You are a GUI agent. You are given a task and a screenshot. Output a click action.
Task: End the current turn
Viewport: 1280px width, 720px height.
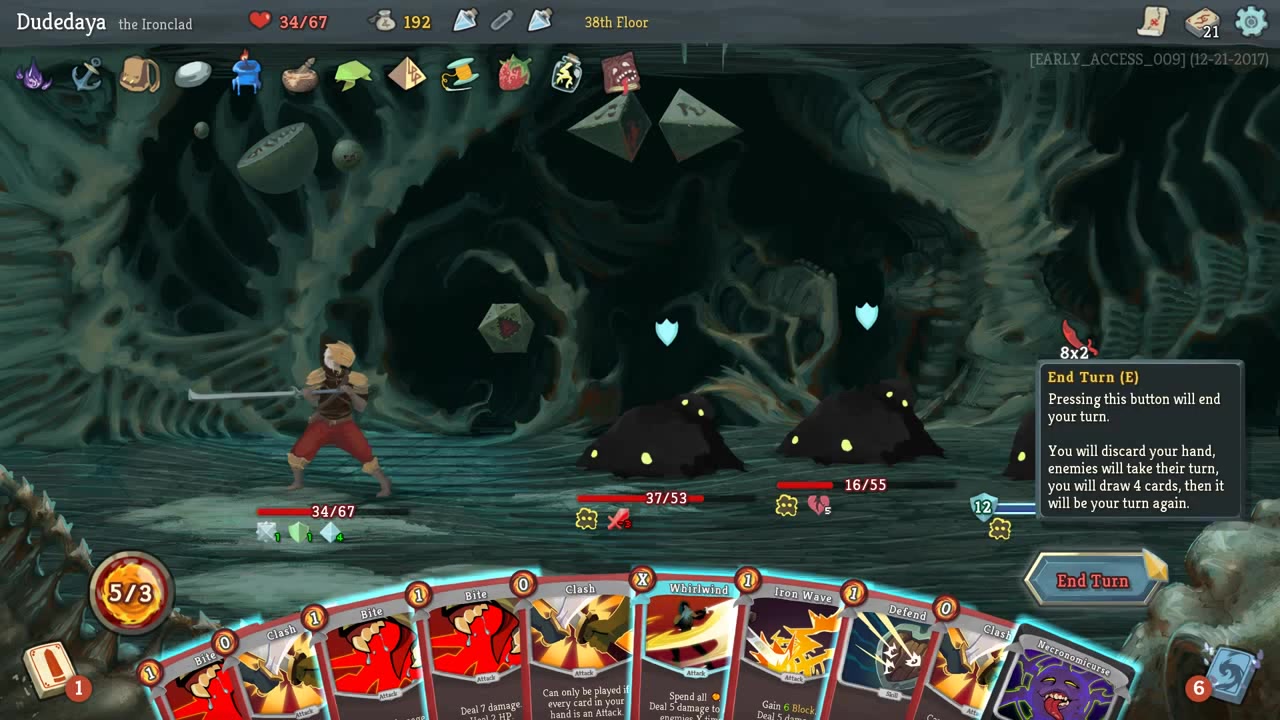pos(1092,581)
